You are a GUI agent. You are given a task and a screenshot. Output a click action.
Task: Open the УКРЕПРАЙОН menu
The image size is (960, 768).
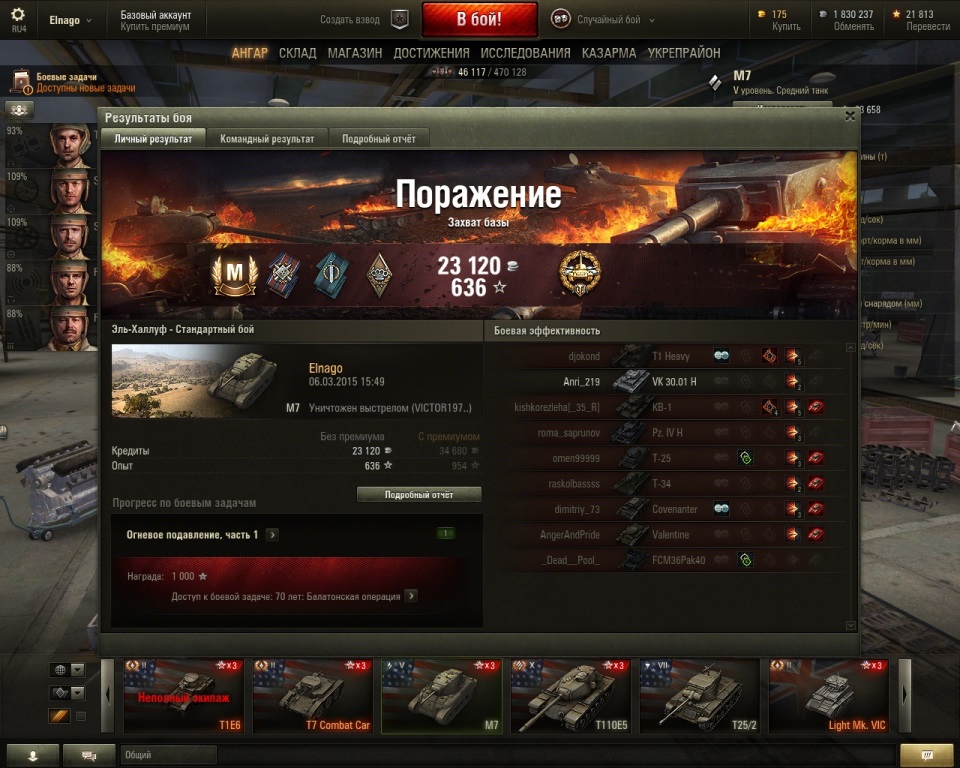683,53
